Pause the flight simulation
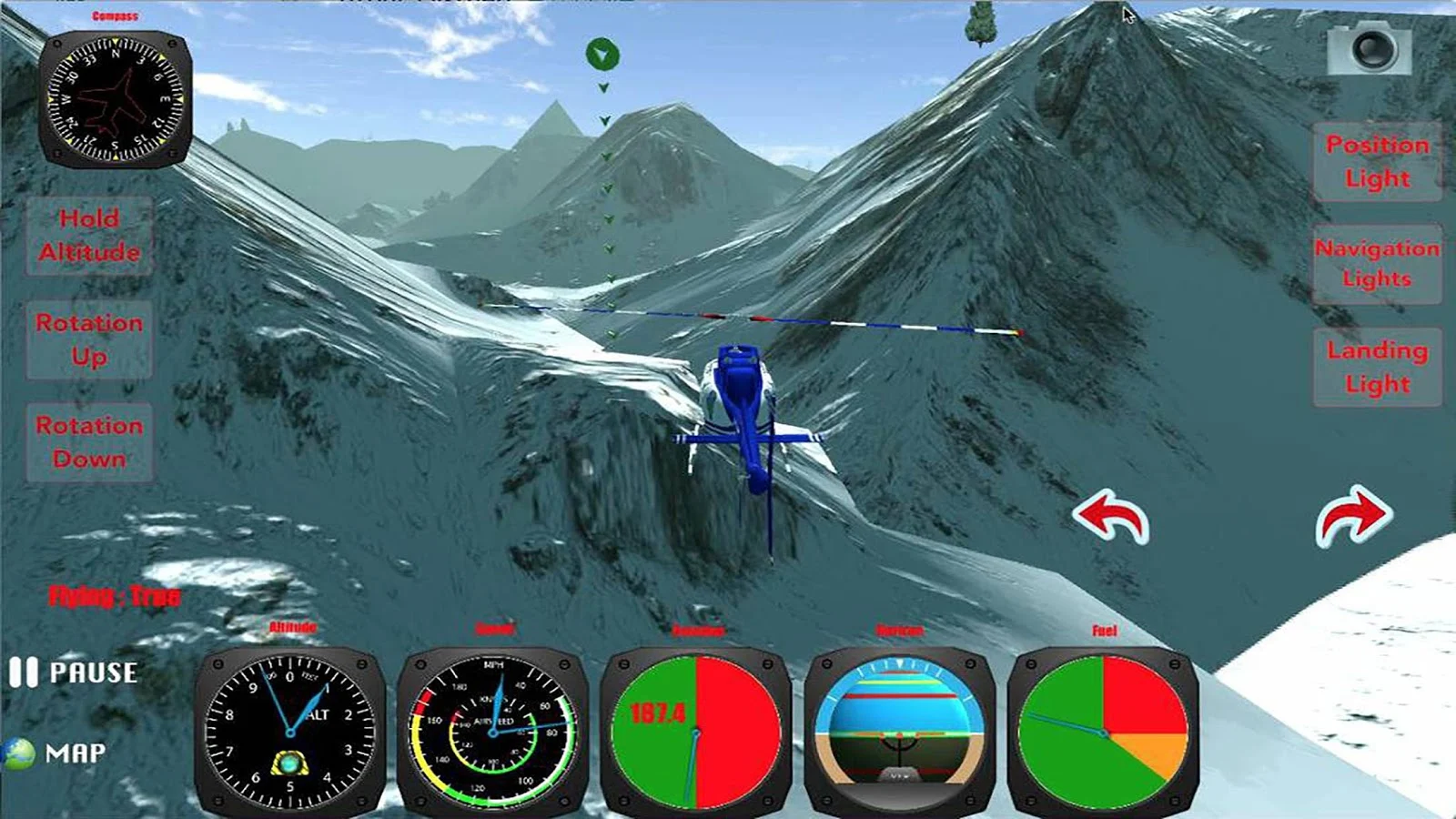Screen dimensions: 1456x819 click(73, 673)
